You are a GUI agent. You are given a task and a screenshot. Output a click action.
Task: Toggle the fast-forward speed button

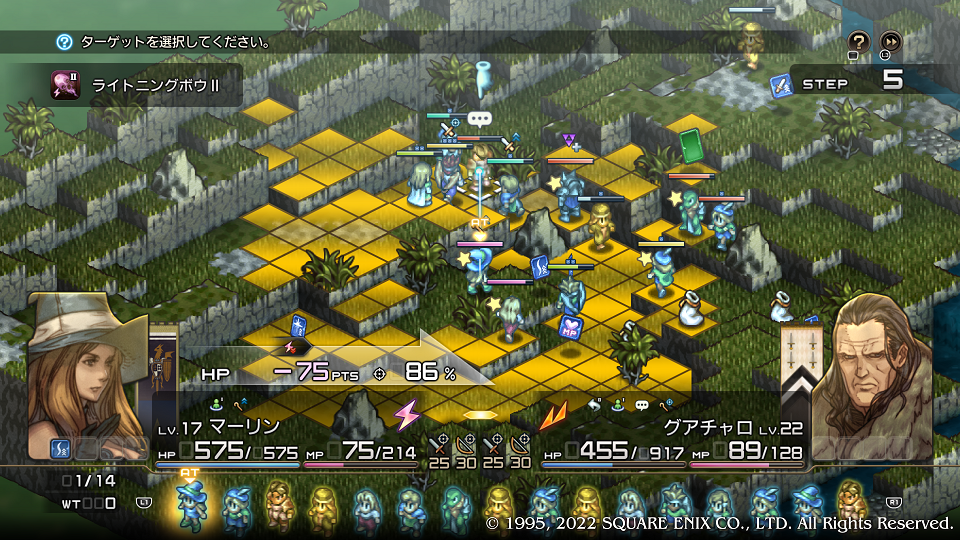coord(889,41)
